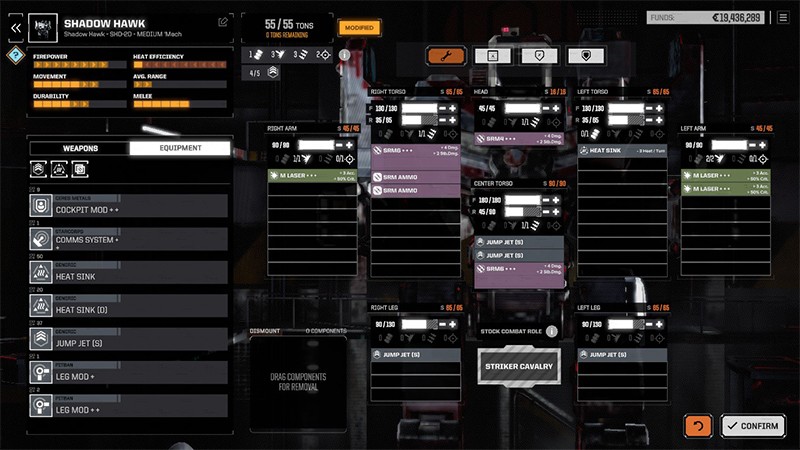The width and height of the screenshot is (800, 450).
Task: Select the Jump Jet in right leg
Action: click(x=415, y=354)
